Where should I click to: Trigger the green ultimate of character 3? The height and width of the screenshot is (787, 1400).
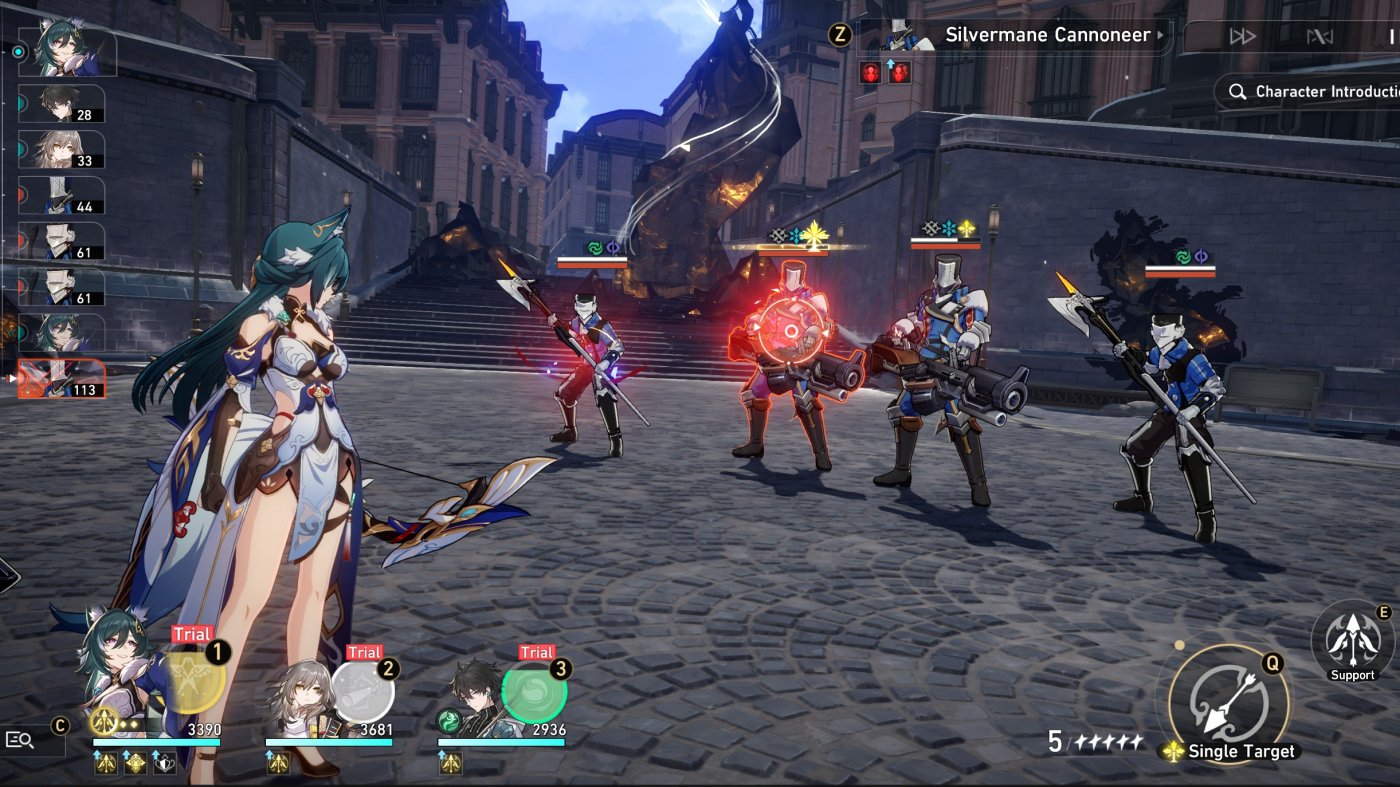(x=534, y=691)
